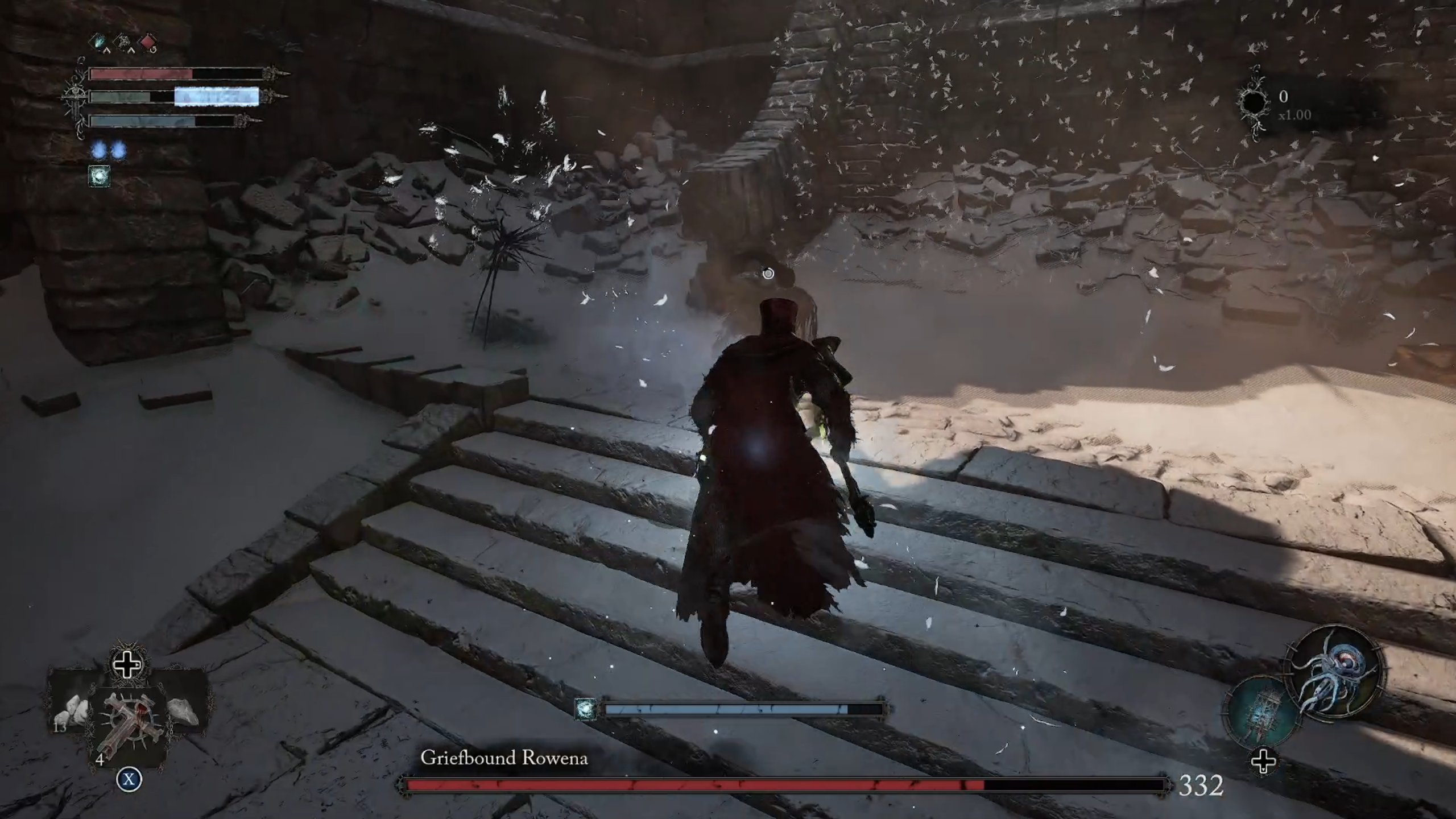Click the second blue mana charge orb

120,152
